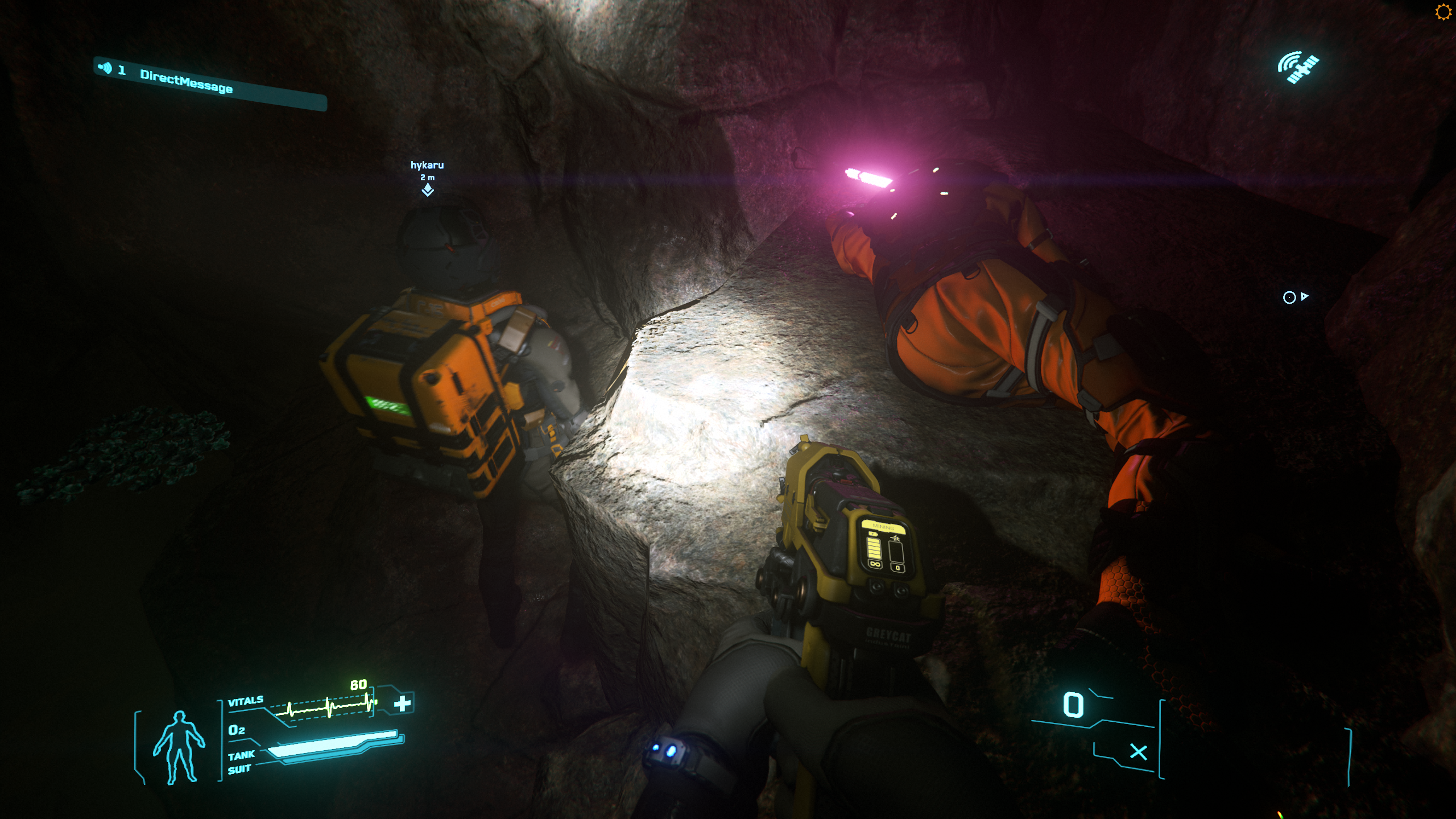Image resolution: width=1456 pixels, height=819 pixels.
Task: Click the circle and arrow indicator icon
Action: tap(1295, 297)
